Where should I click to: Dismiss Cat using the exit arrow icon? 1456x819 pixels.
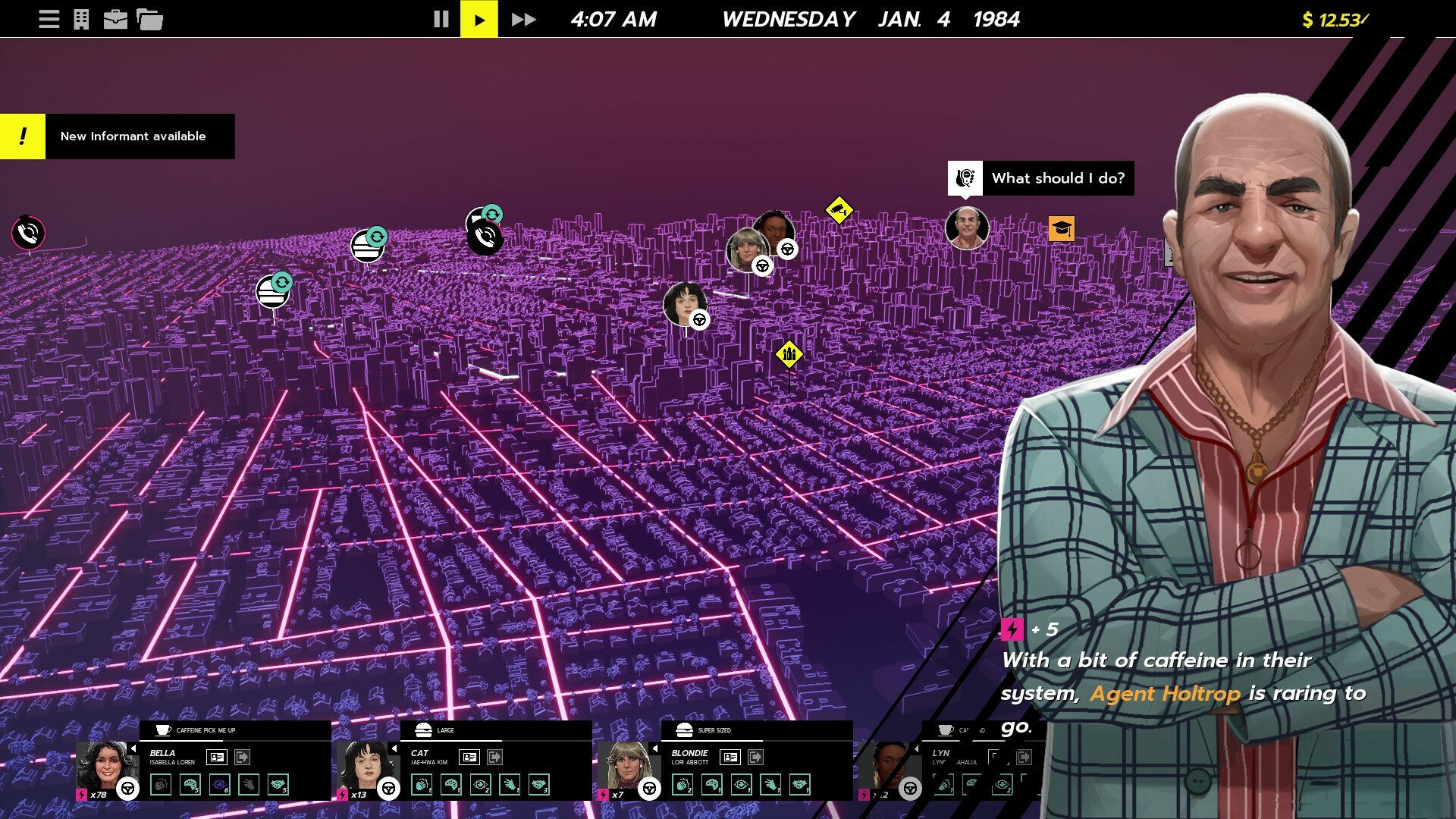[x=497, y=757]
